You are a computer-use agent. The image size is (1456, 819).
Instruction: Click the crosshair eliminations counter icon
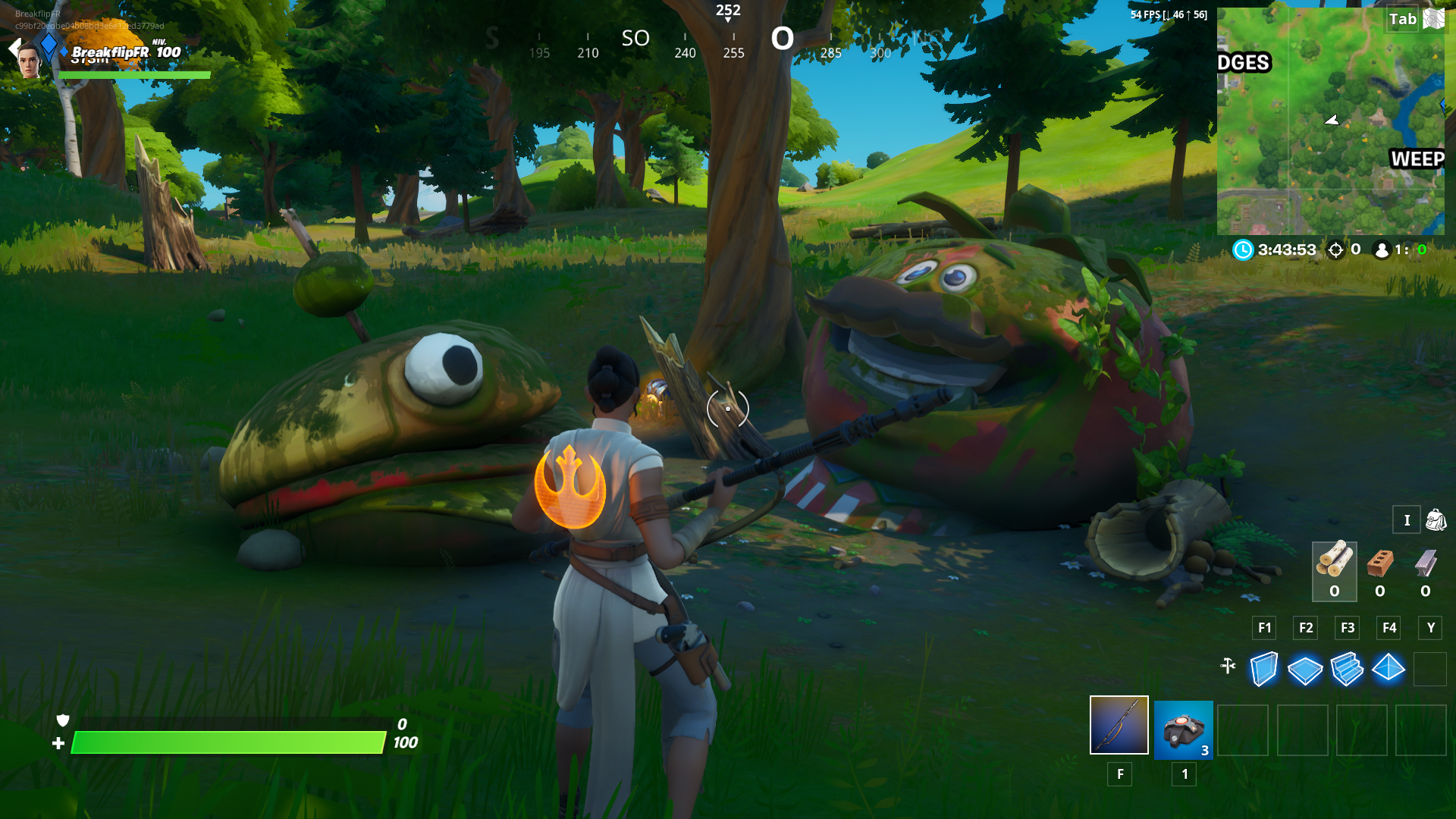pyautogui.click(x=1335, y=249)
